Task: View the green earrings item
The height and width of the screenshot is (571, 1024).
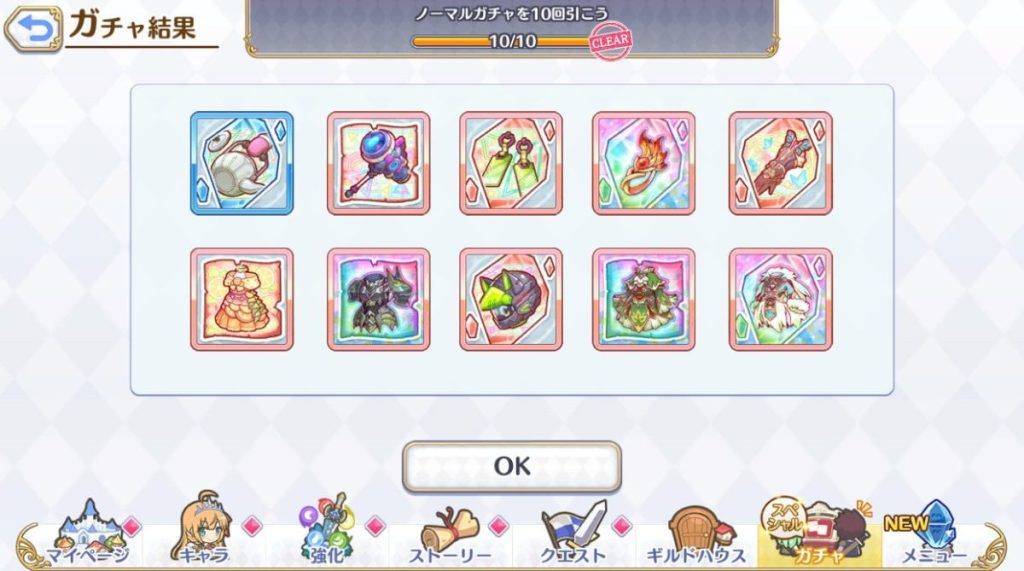Action: click(x=511, y=163)
